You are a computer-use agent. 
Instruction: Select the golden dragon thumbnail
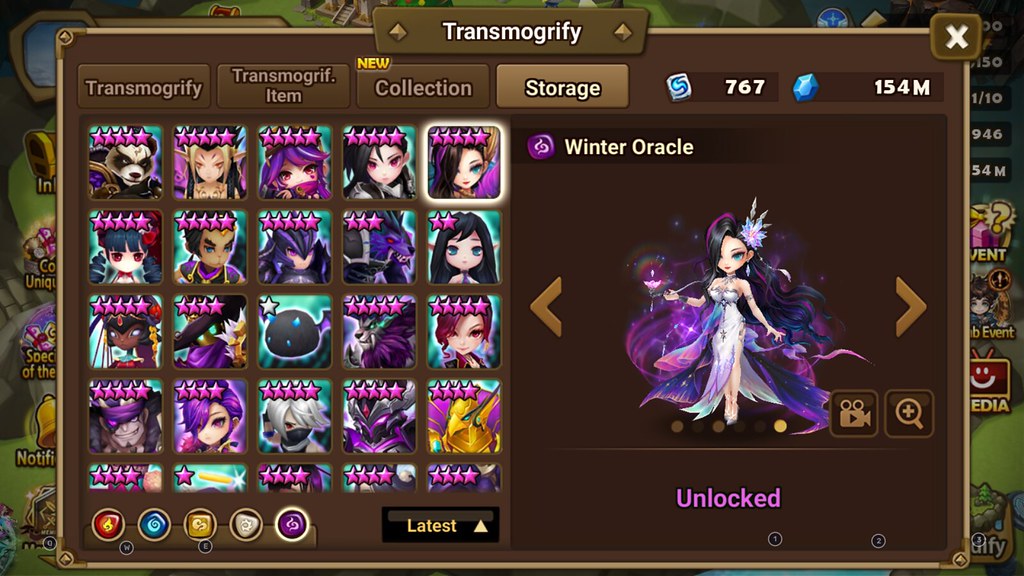point(463,416)
